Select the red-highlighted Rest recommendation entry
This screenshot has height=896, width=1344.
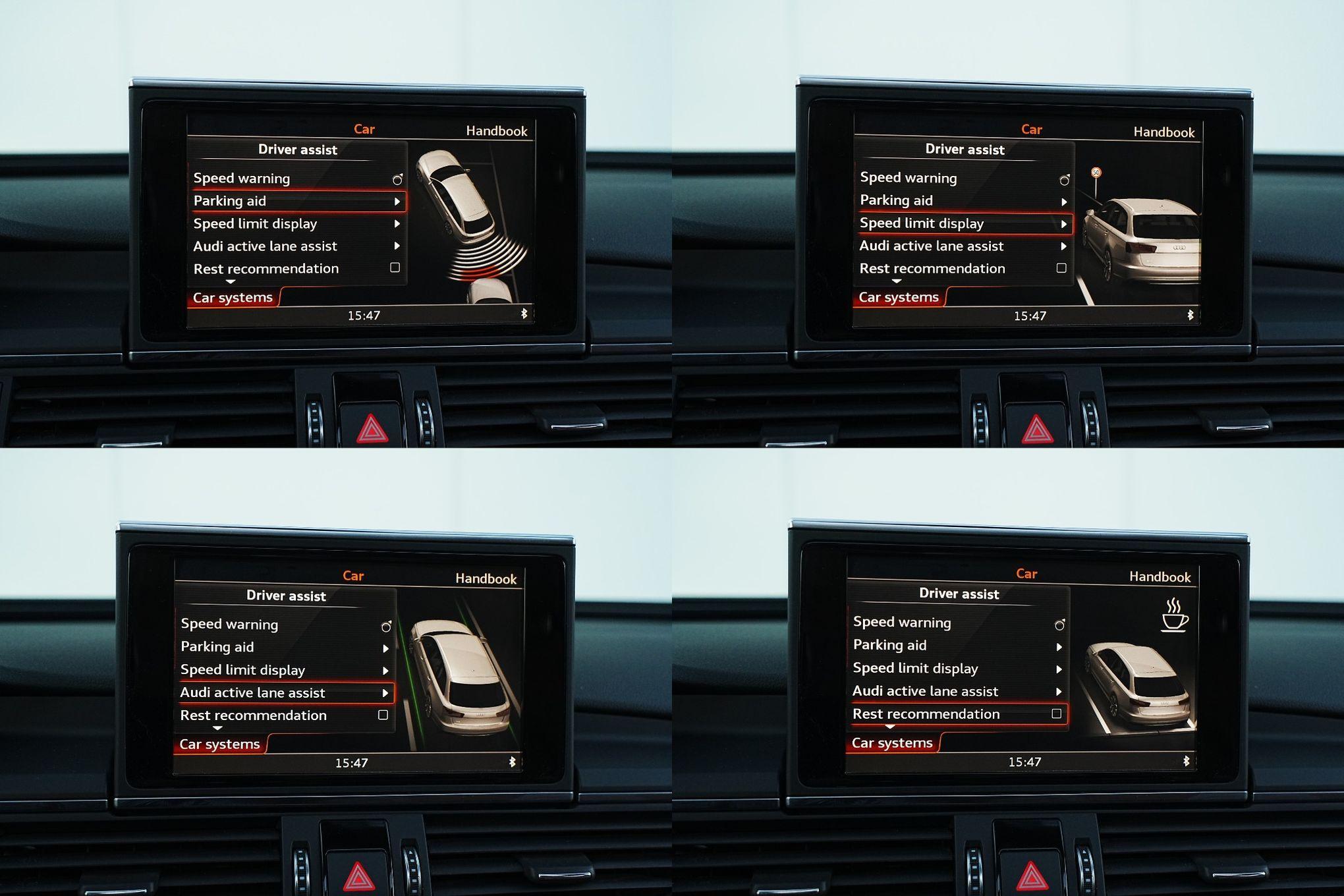point(955,714)
